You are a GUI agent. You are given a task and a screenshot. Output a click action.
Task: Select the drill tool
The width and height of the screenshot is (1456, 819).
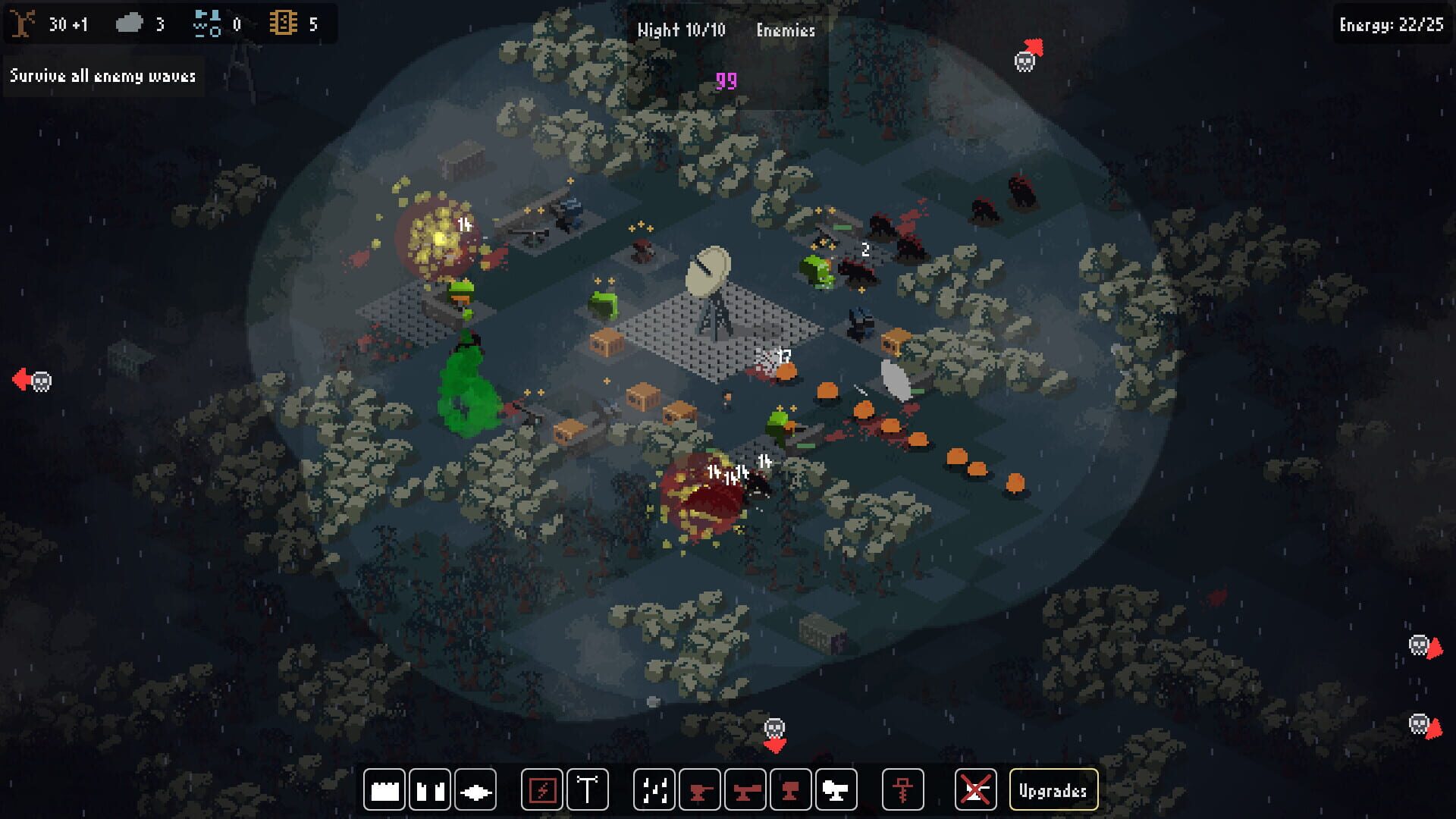(902, 789)
